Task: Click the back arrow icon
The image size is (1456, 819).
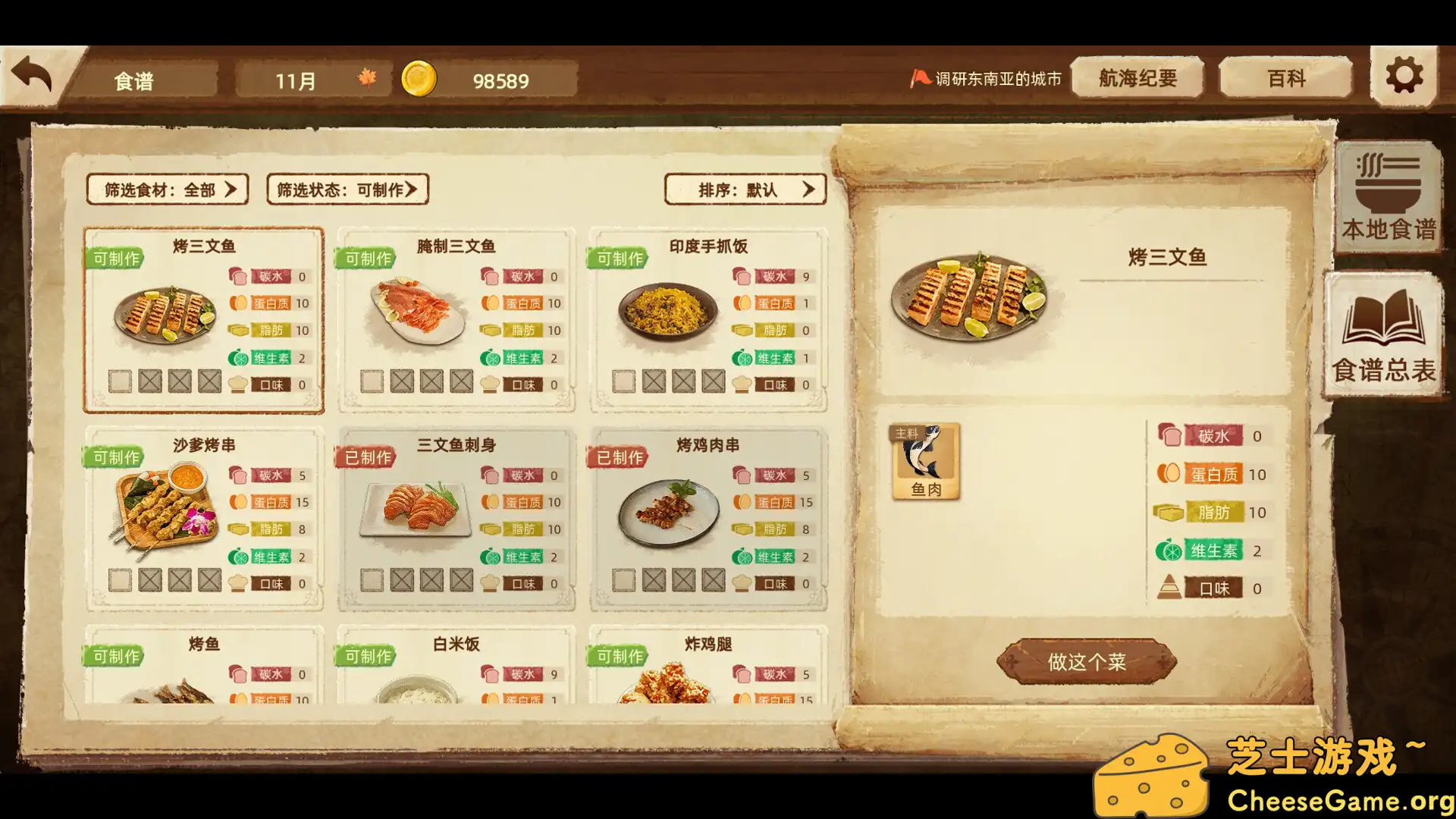Action: tap(33, 73)
